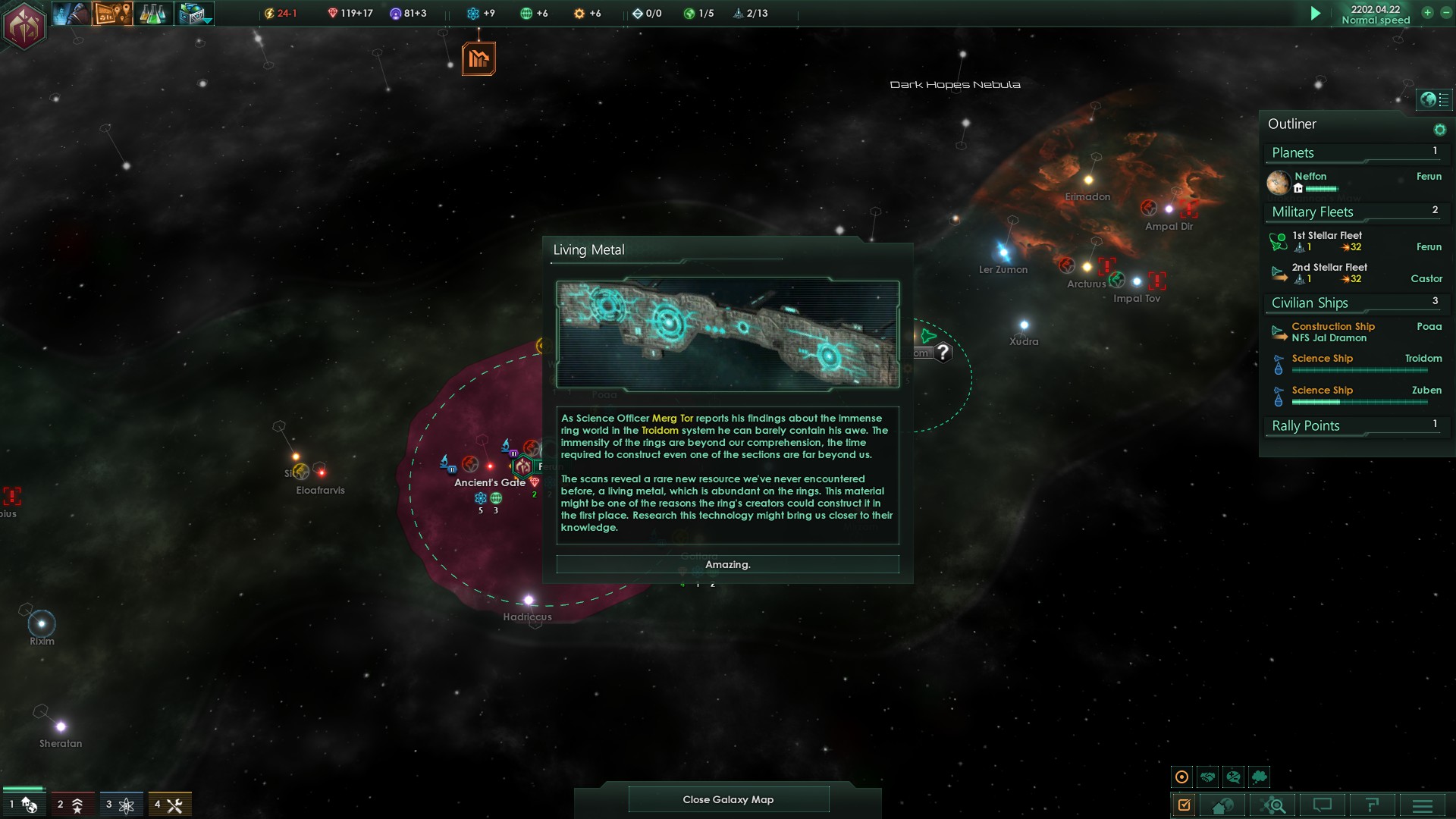1456x819 pixels.
Task: Confirm the Living Metal event with 'Amazing.'
Action: click(x=727, y=564)
